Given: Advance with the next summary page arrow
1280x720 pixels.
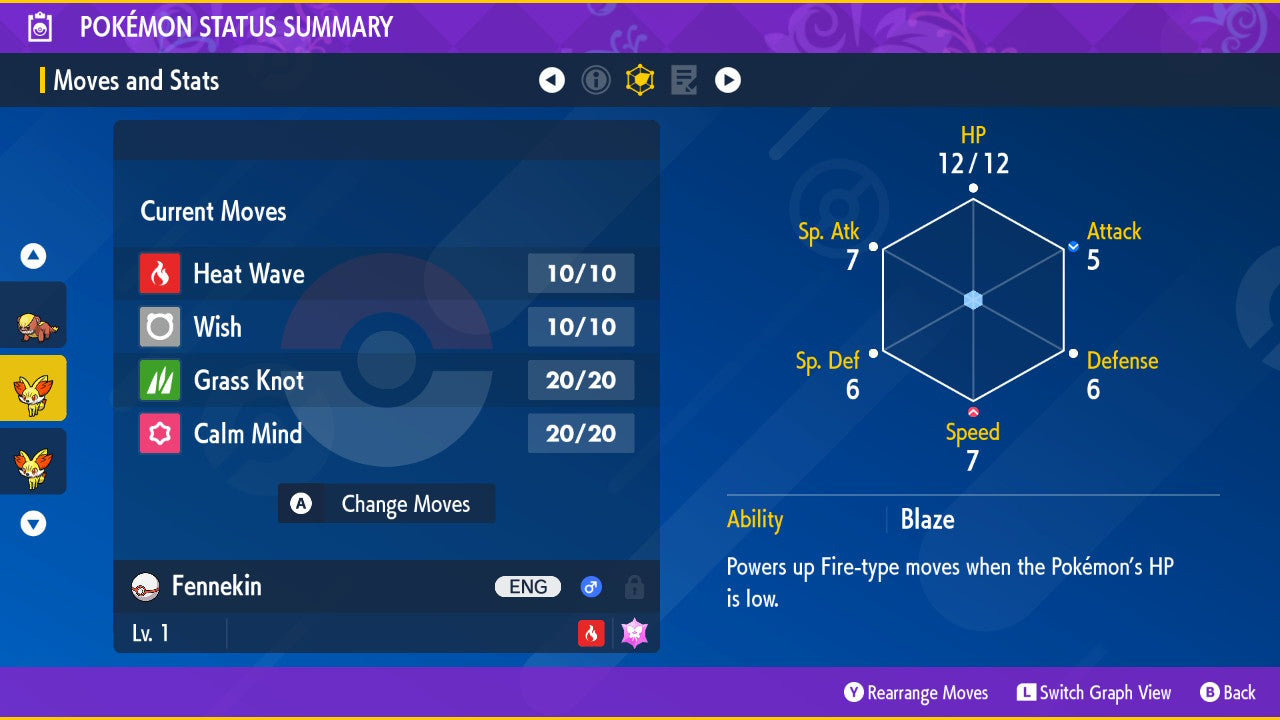Looking at the screenshot, I should [x=728, y=80].
